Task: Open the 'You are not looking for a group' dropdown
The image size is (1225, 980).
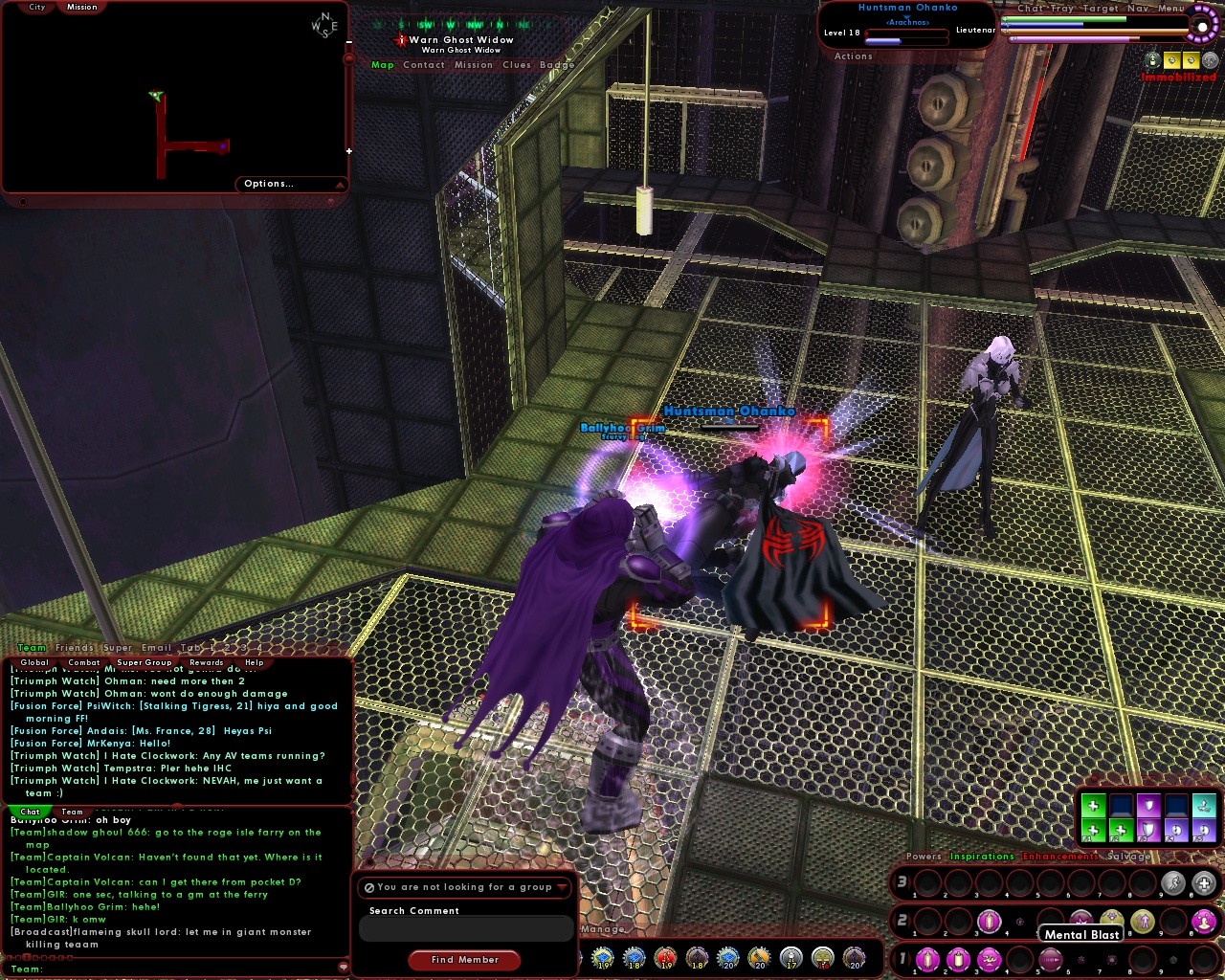Action: click(x=463, y=887)
